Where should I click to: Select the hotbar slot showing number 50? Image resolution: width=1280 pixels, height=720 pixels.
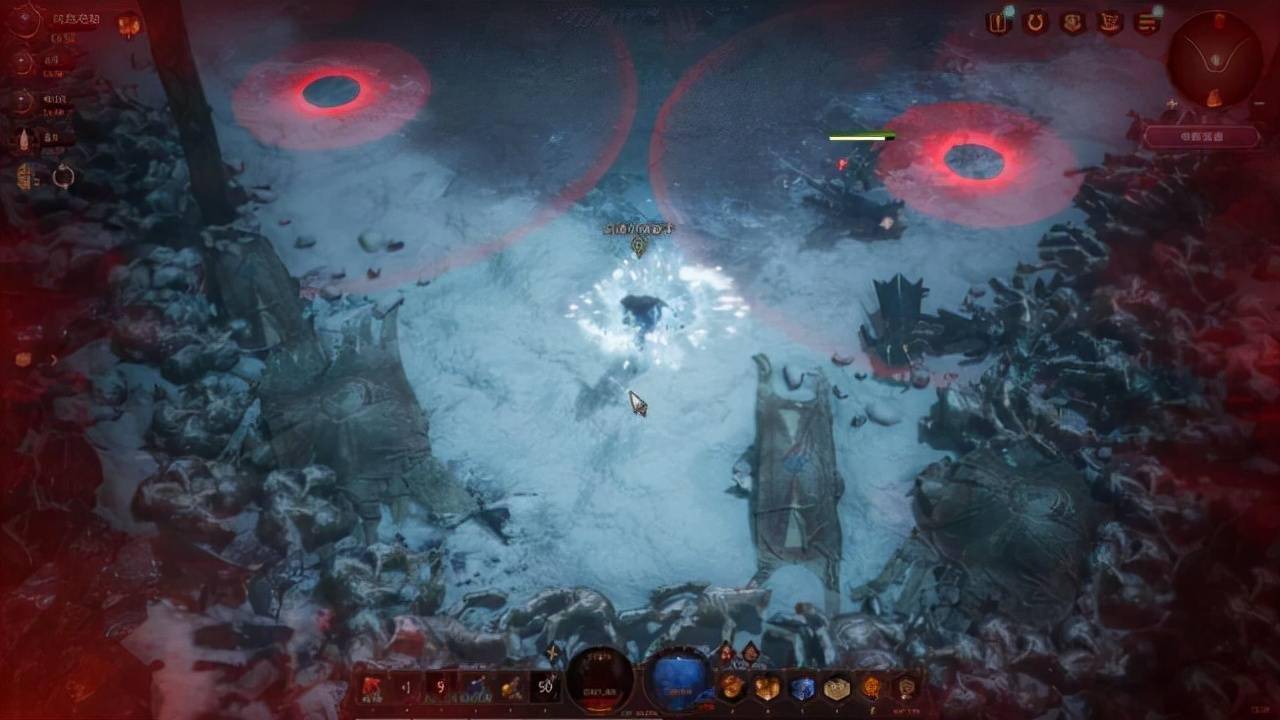[x=545, y=687]
